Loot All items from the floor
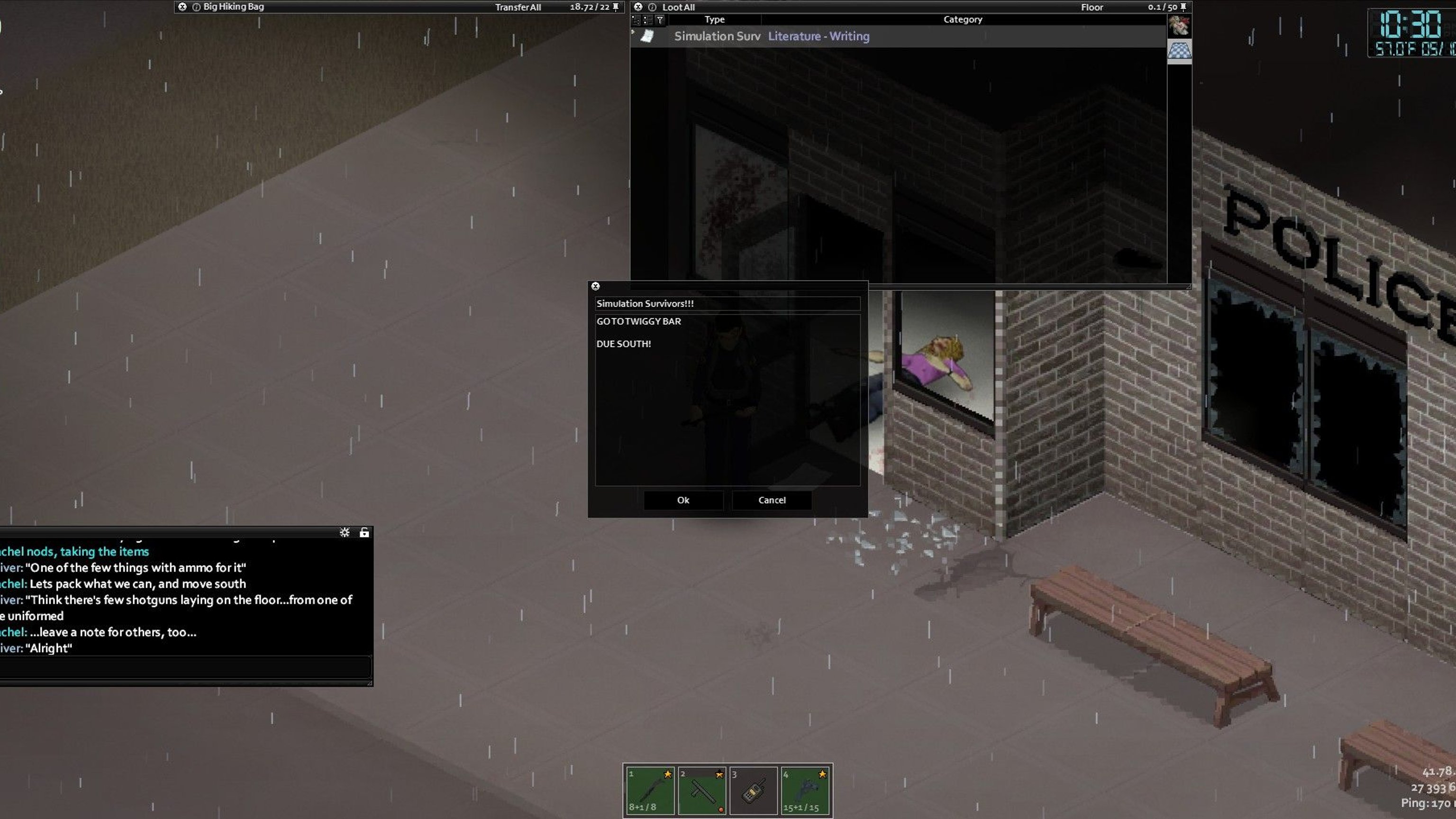The image size is (1456, 819). tap(678, 8)
